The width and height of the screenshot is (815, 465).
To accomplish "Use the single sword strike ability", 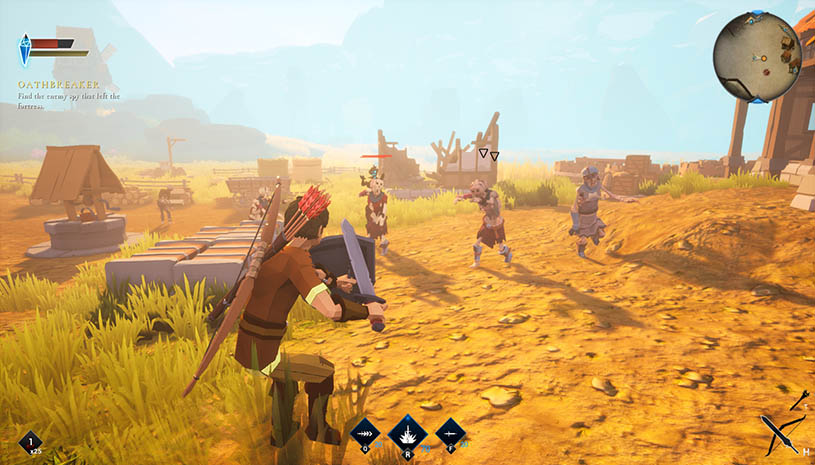I will (x=450, y=433).
